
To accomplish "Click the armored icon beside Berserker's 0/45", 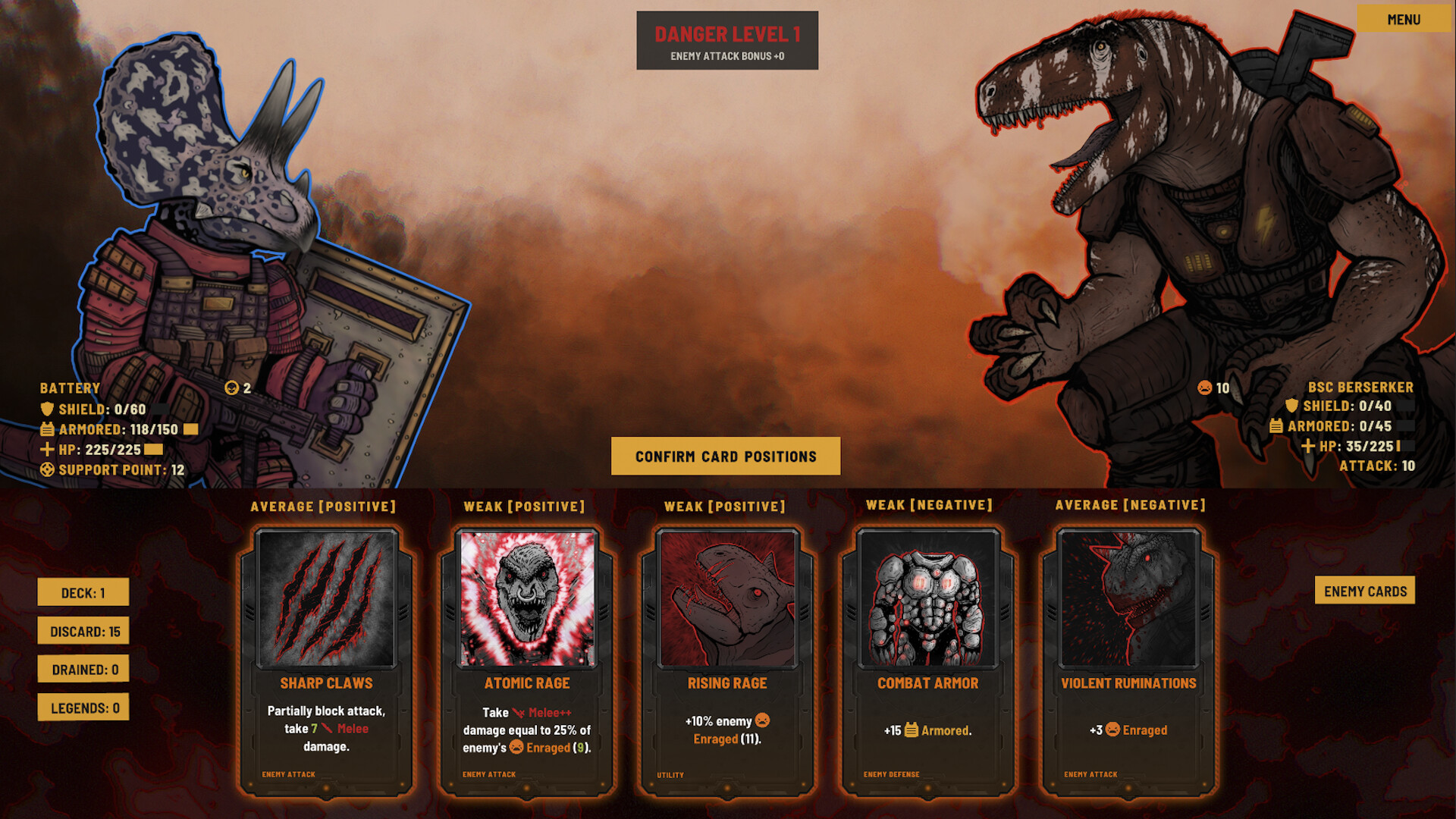I will click(1276, 426).
